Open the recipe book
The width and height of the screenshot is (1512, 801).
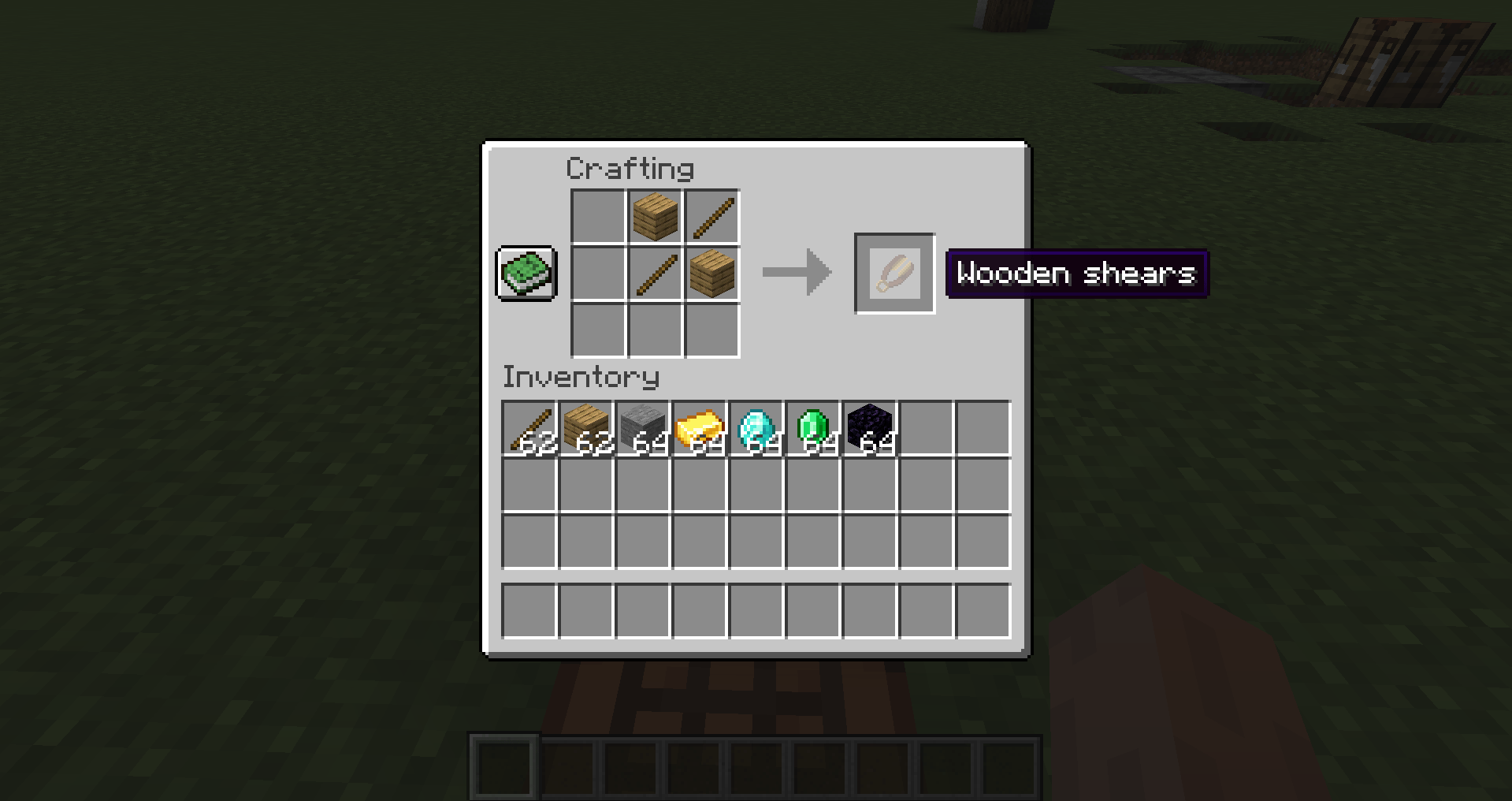[x=526, y=274]
